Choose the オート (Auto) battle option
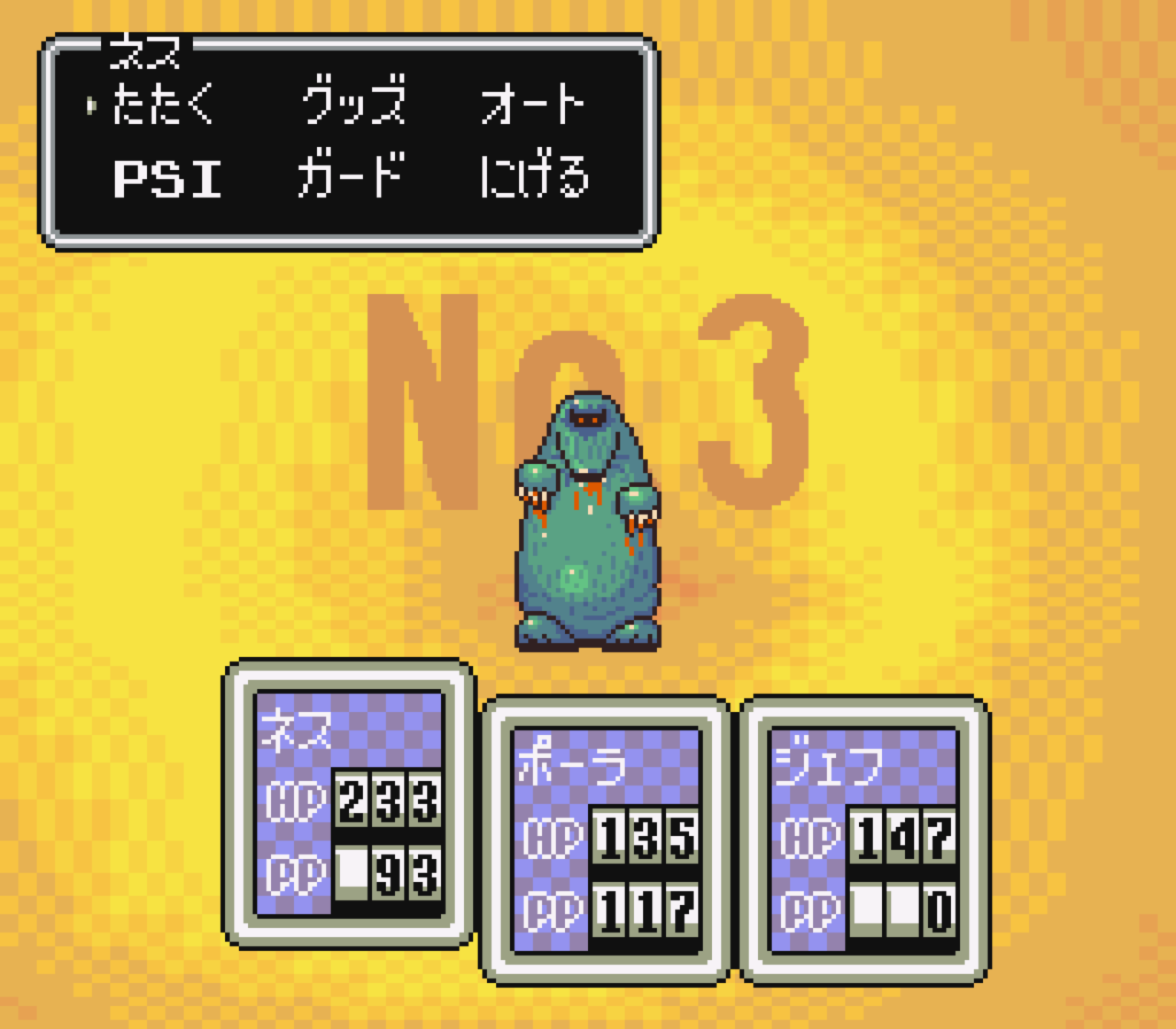The image size is (1176, 1029). (x=533, y=104)
